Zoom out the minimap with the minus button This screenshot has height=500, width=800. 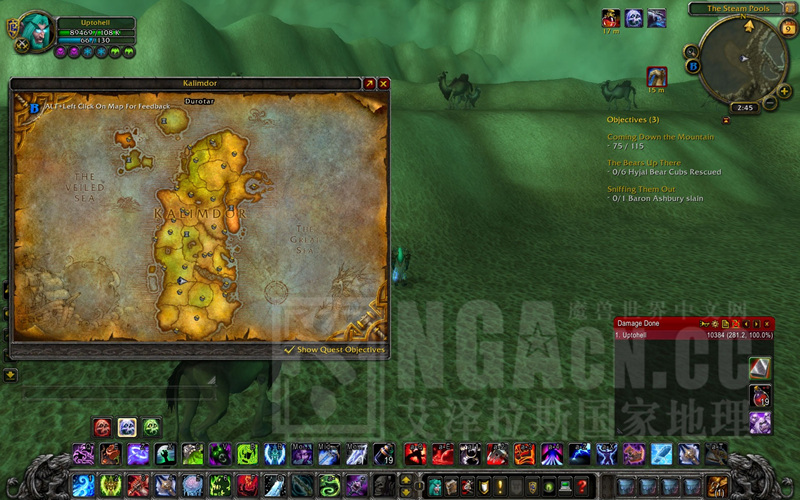[772, 104]
